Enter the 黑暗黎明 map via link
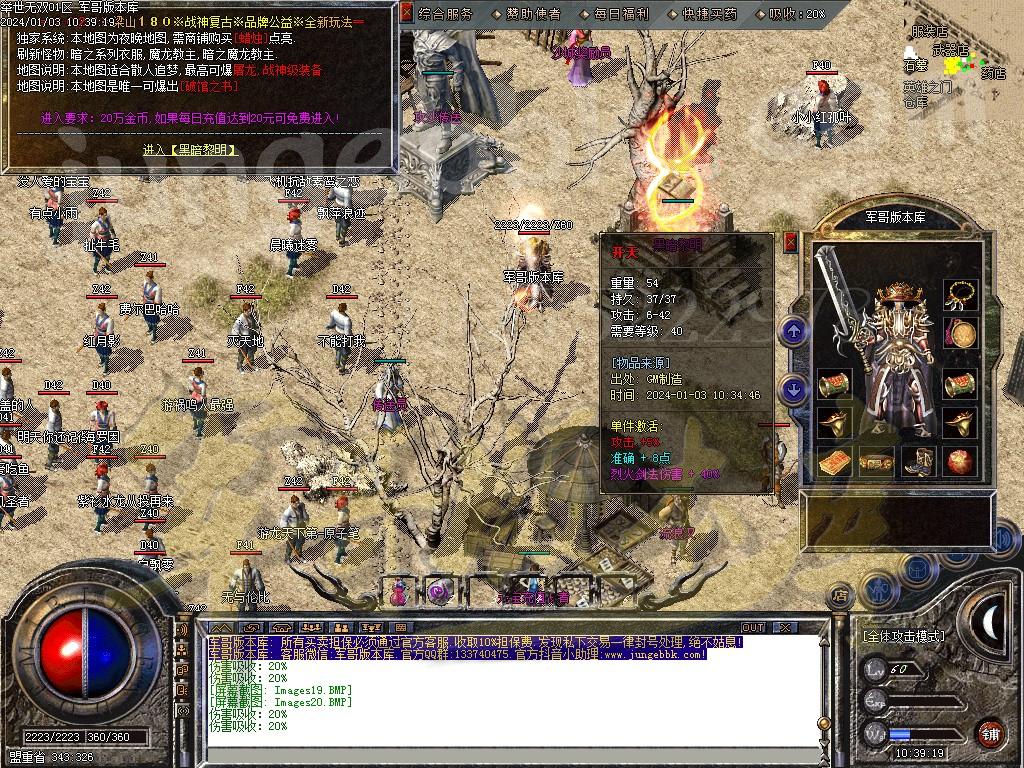 click(x=190, y=150)
